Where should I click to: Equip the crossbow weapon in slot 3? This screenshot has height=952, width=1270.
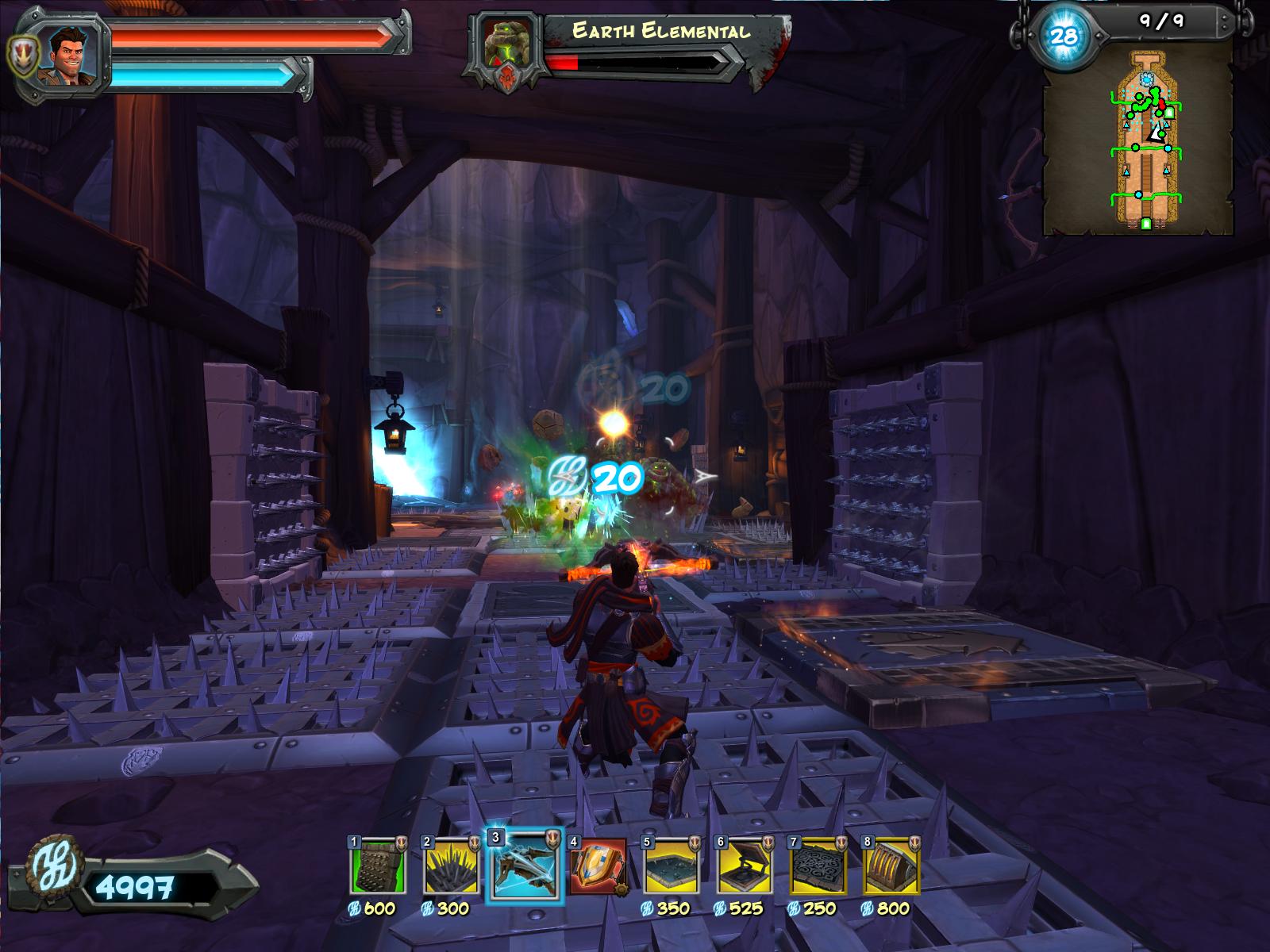pos(524,865)
